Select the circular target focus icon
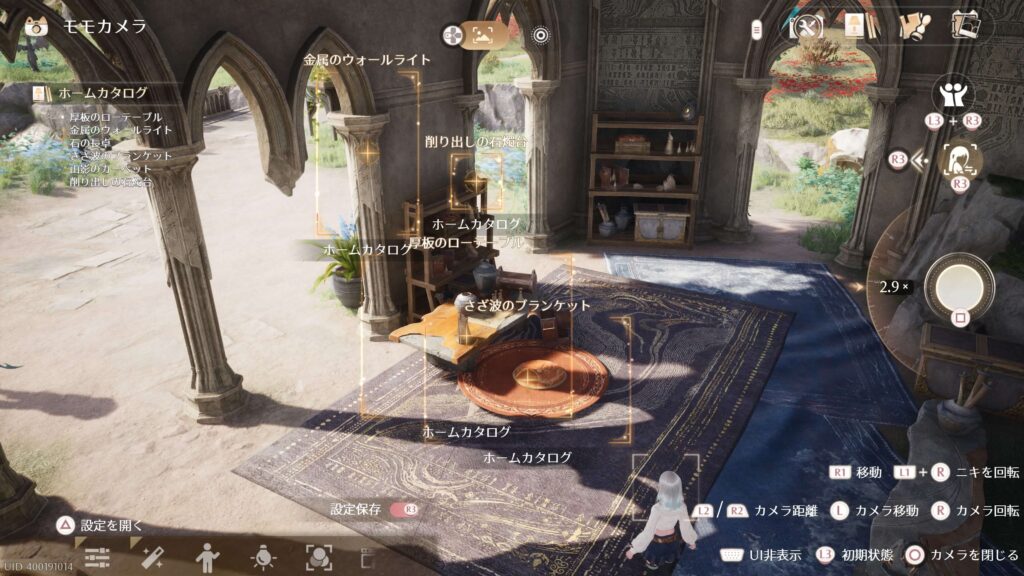This screenshot has width=1024, height=576. tap(541, 35)
